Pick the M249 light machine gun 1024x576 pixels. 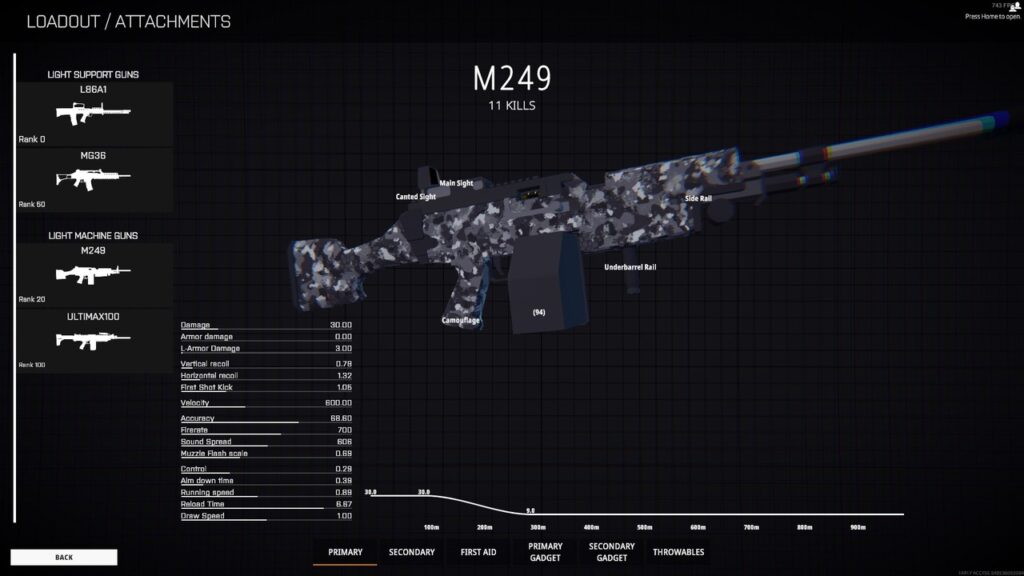coord(94,273)
